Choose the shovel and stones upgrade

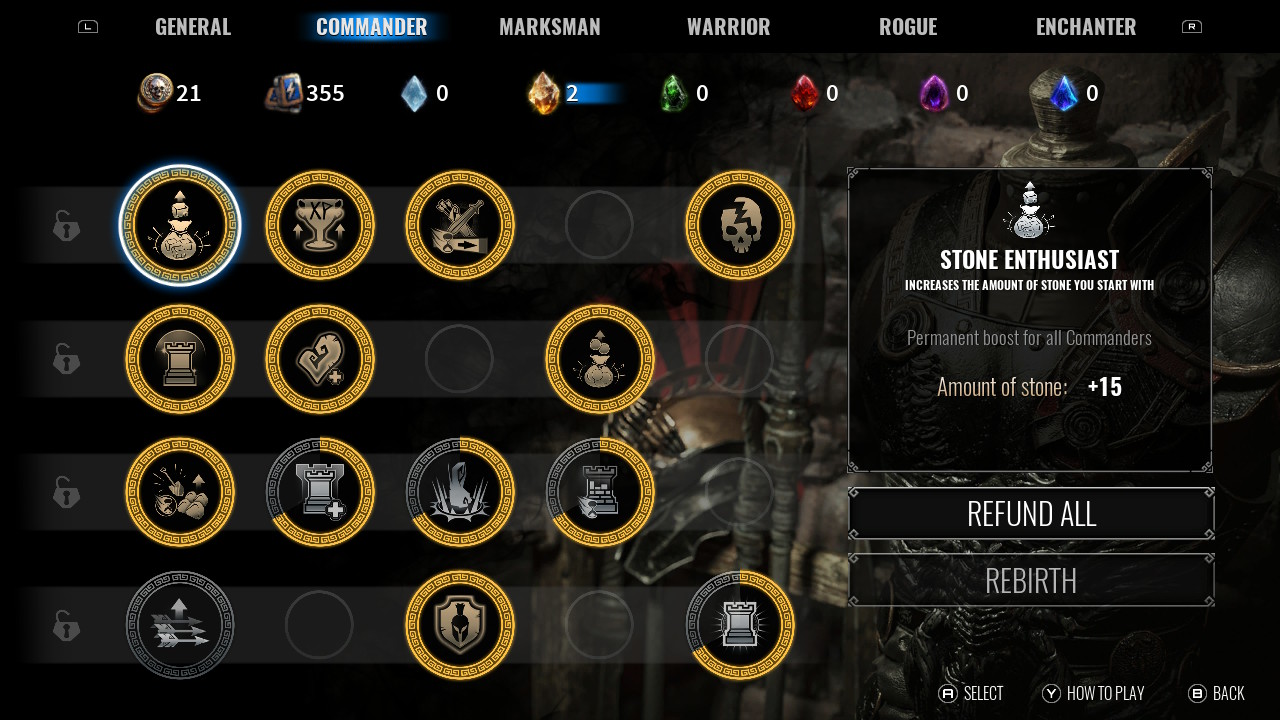(x=180, y=492)
